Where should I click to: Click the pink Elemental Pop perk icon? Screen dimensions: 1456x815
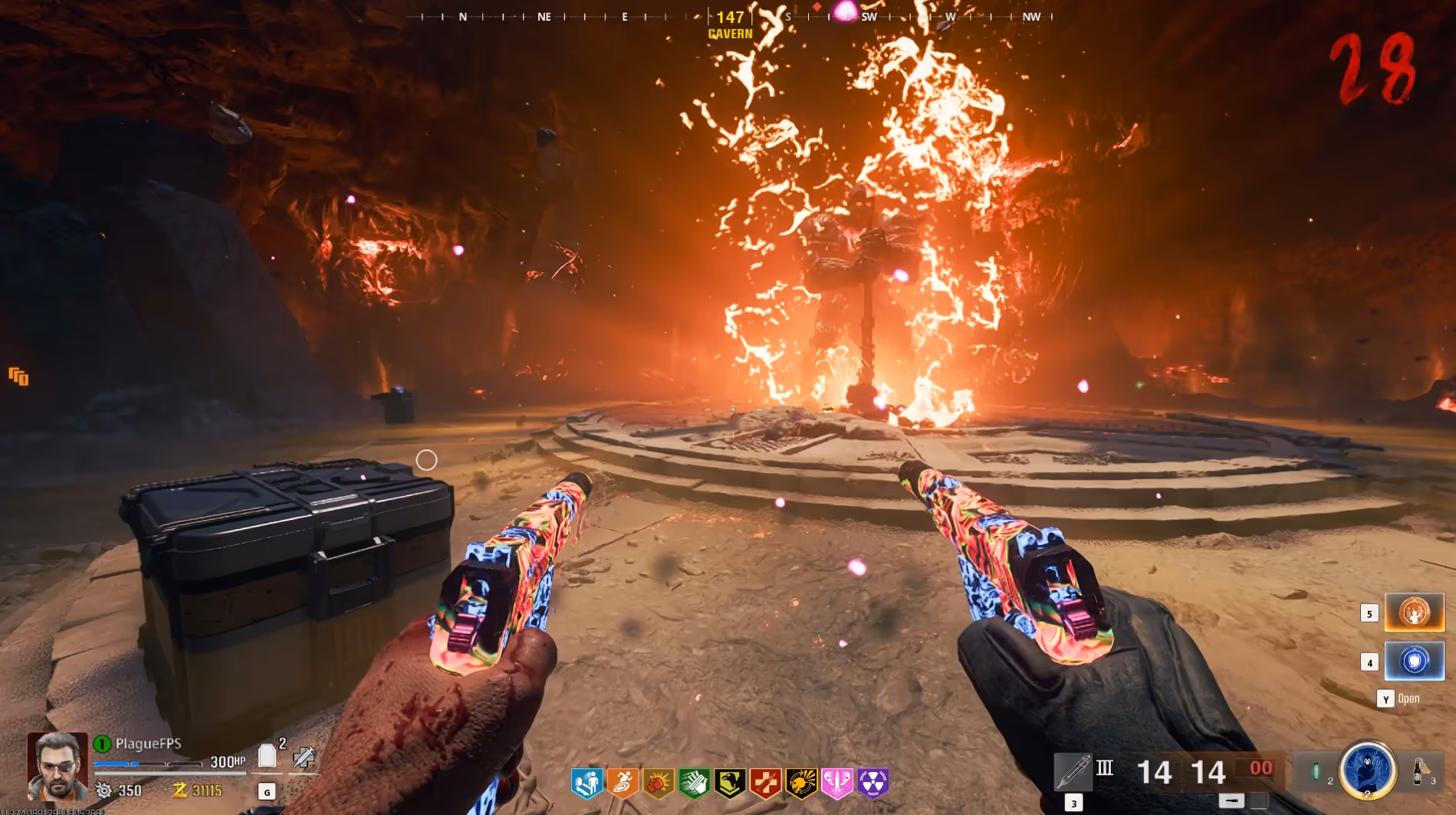click(x=836, y=783)
